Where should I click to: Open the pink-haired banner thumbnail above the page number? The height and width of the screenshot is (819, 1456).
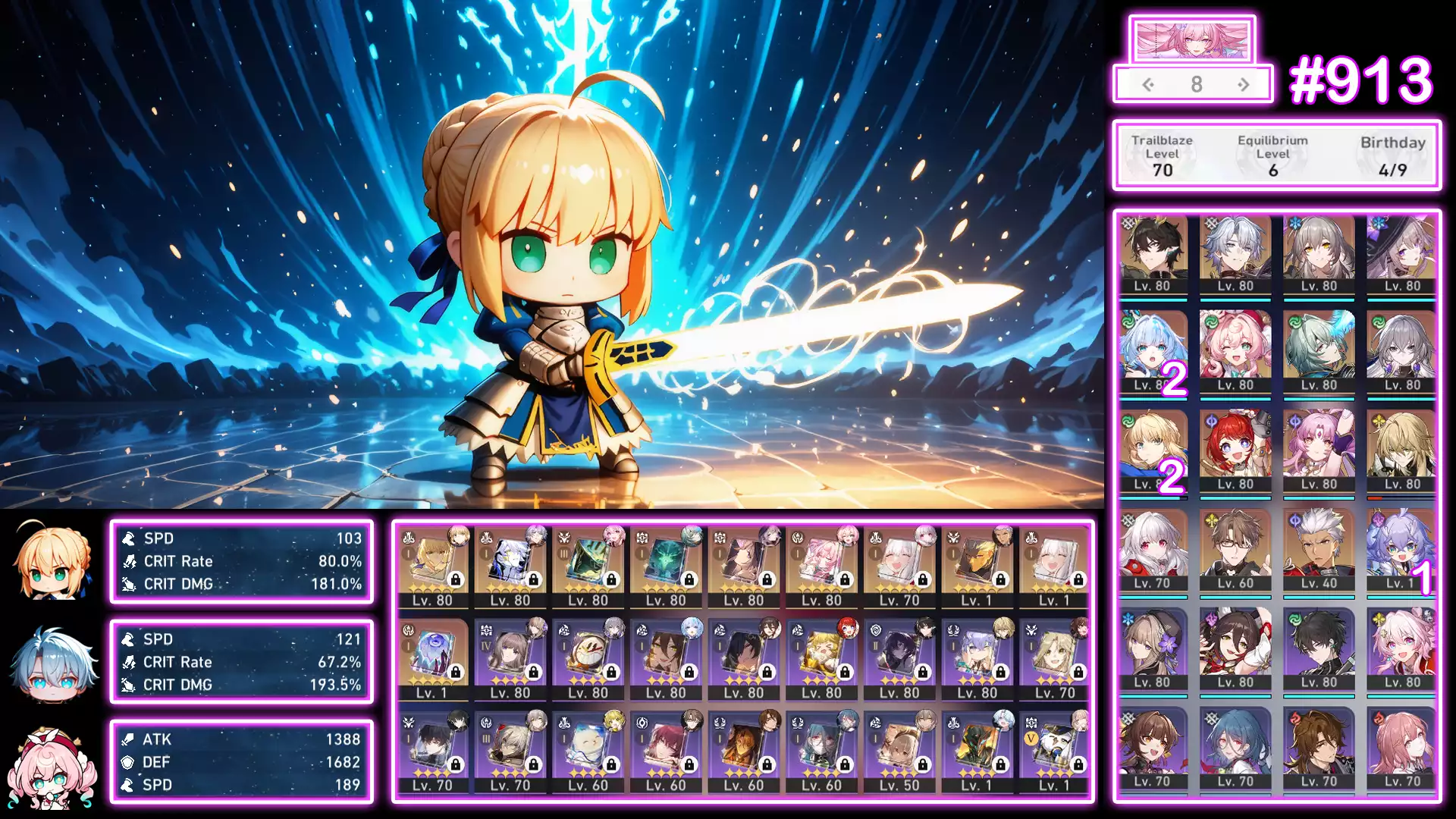tap(1191, 39)
